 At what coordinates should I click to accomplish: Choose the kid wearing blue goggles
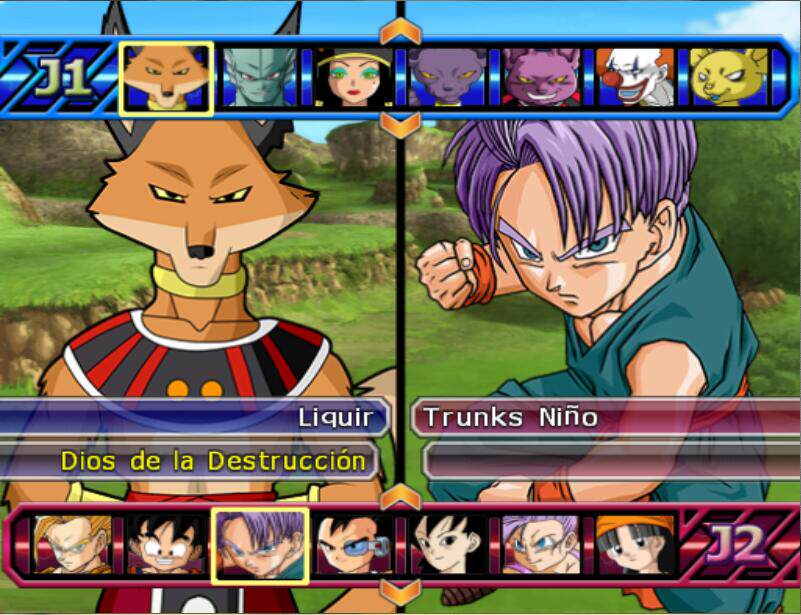354,545
